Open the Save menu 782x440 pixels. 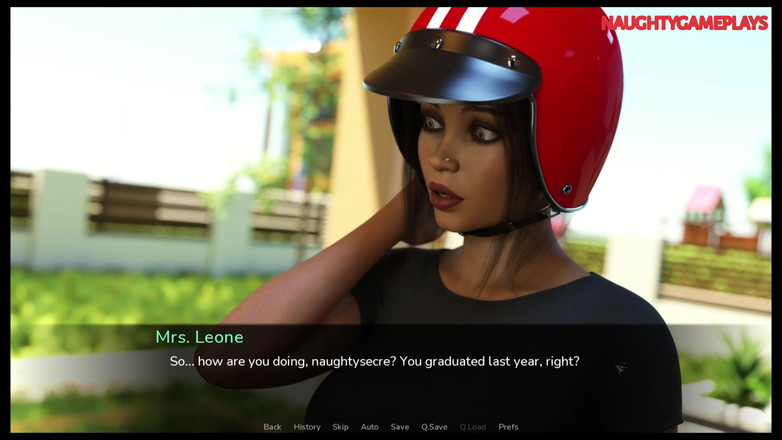(x=400, y=427)
